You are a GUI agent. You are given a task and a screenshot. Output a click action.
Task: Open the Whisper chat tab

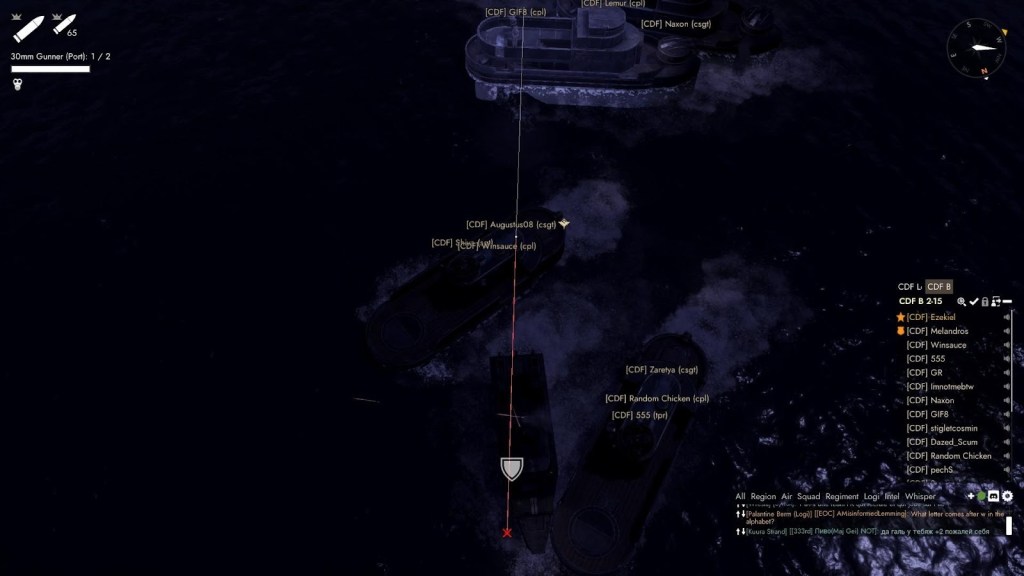coord(920,496)
